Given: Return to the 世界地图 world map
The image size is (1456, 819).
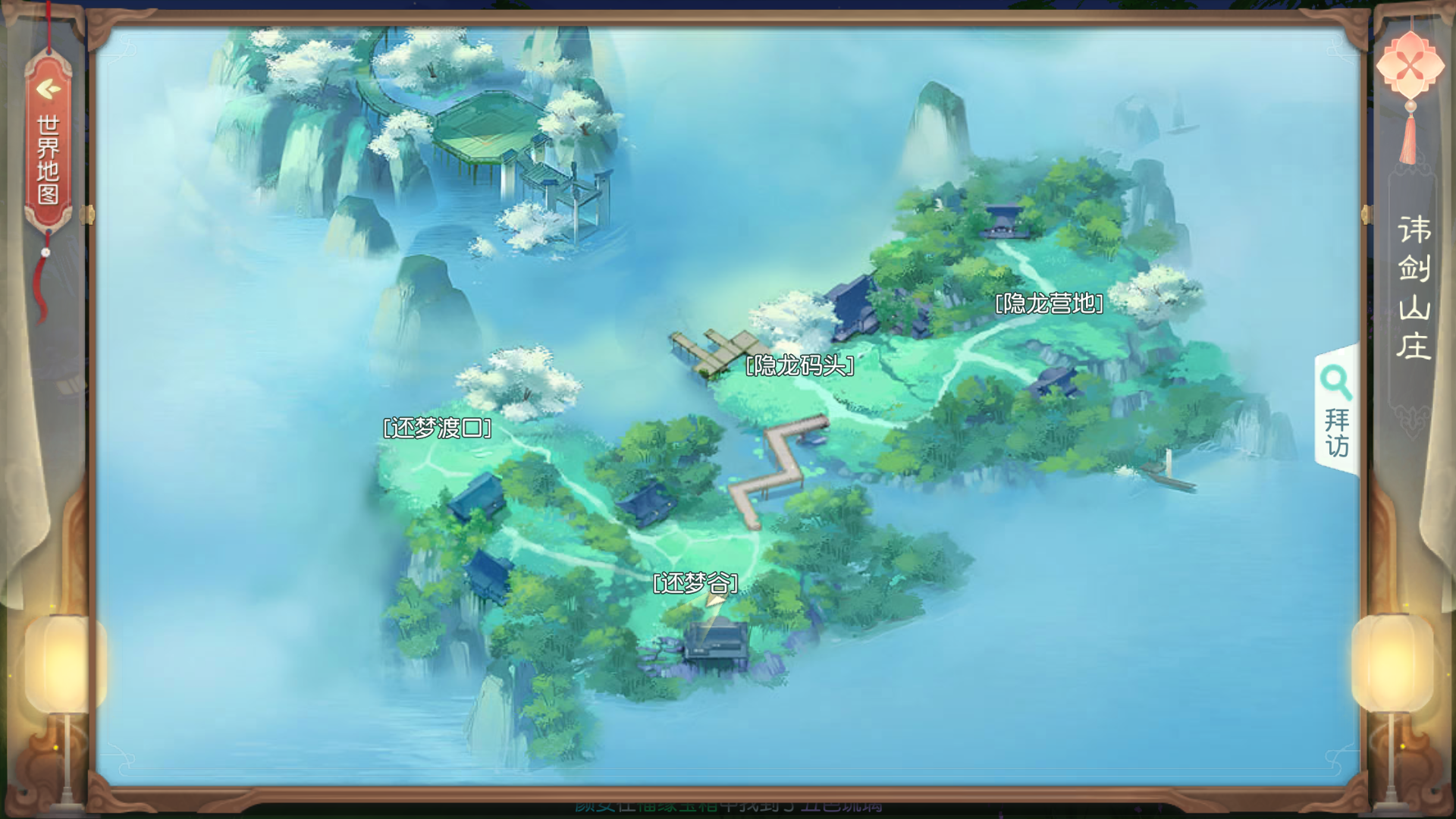Looking at the screenshot, I should point(48,144).
